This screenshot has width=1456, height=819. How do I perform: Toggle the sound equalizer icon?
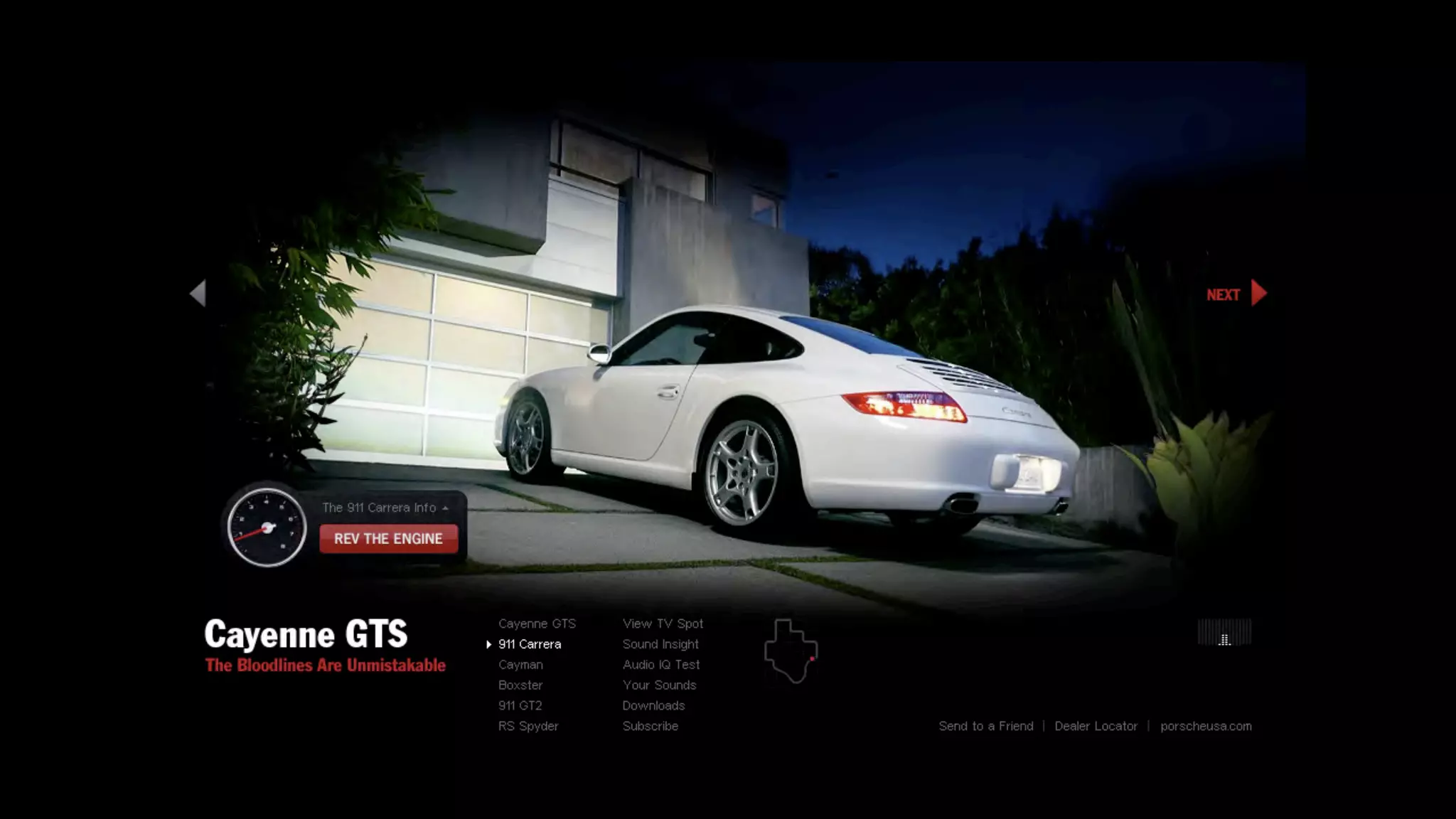click(1224, 633)
